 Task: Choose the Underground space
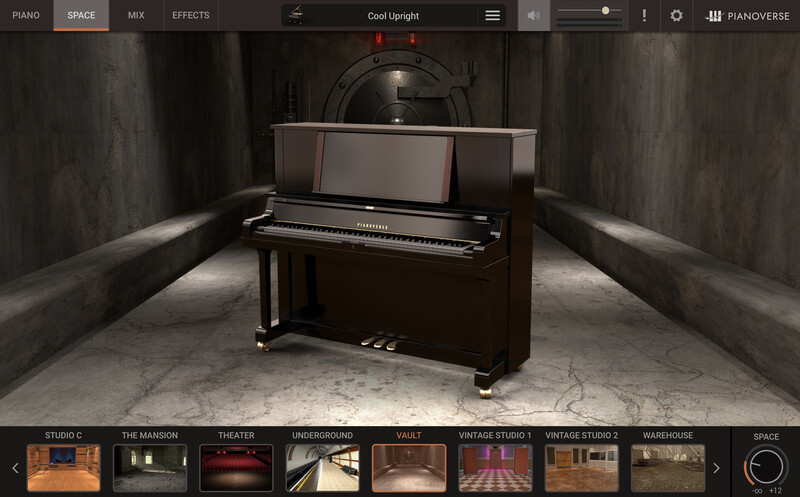(x=322, y=467)
